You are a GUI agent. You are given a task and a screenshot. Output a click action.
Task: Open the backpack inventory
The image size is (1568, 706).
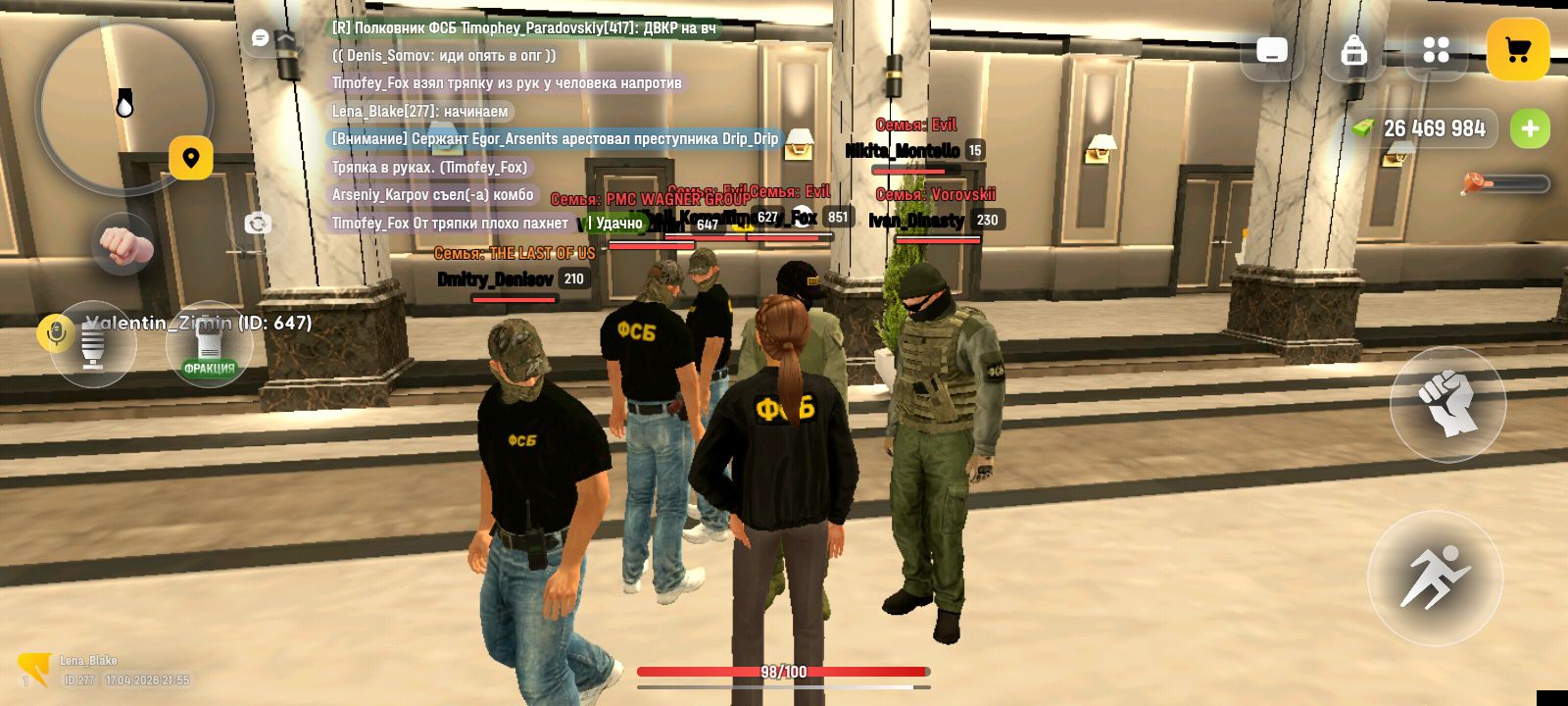[x=1353, y=50]
